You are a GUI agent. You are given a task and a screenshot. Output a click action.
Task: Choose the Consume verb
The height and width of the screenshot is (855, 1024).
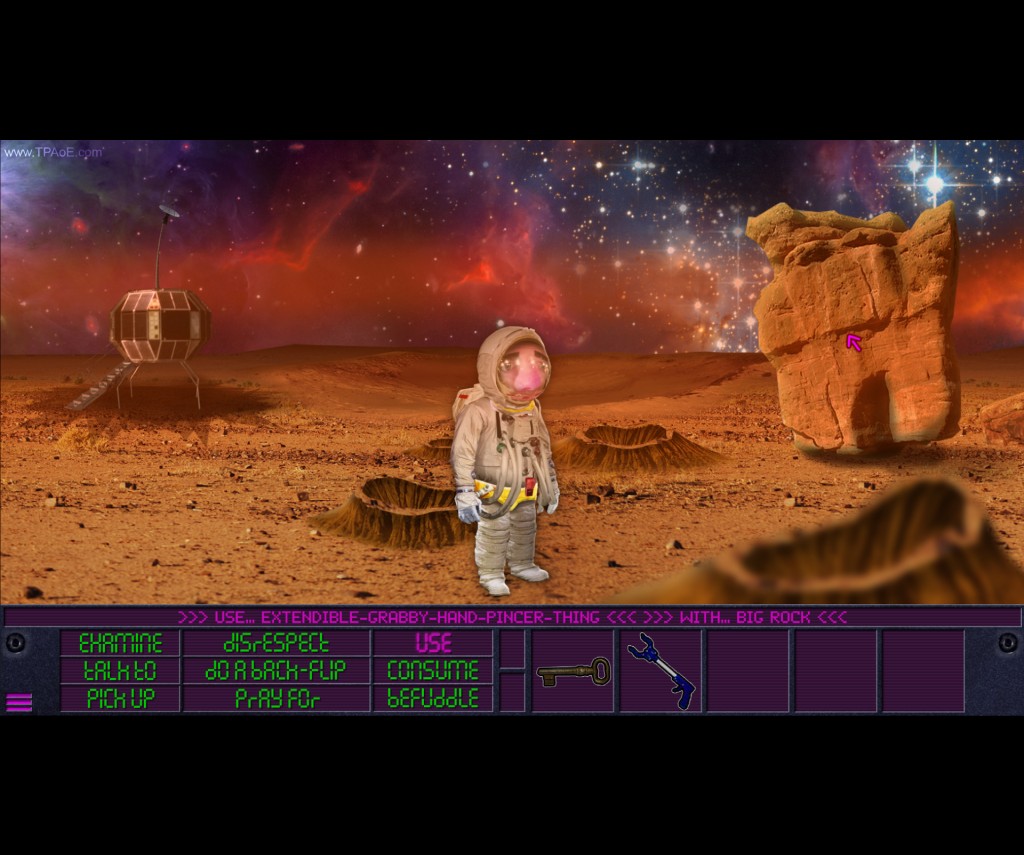point(433,670)
